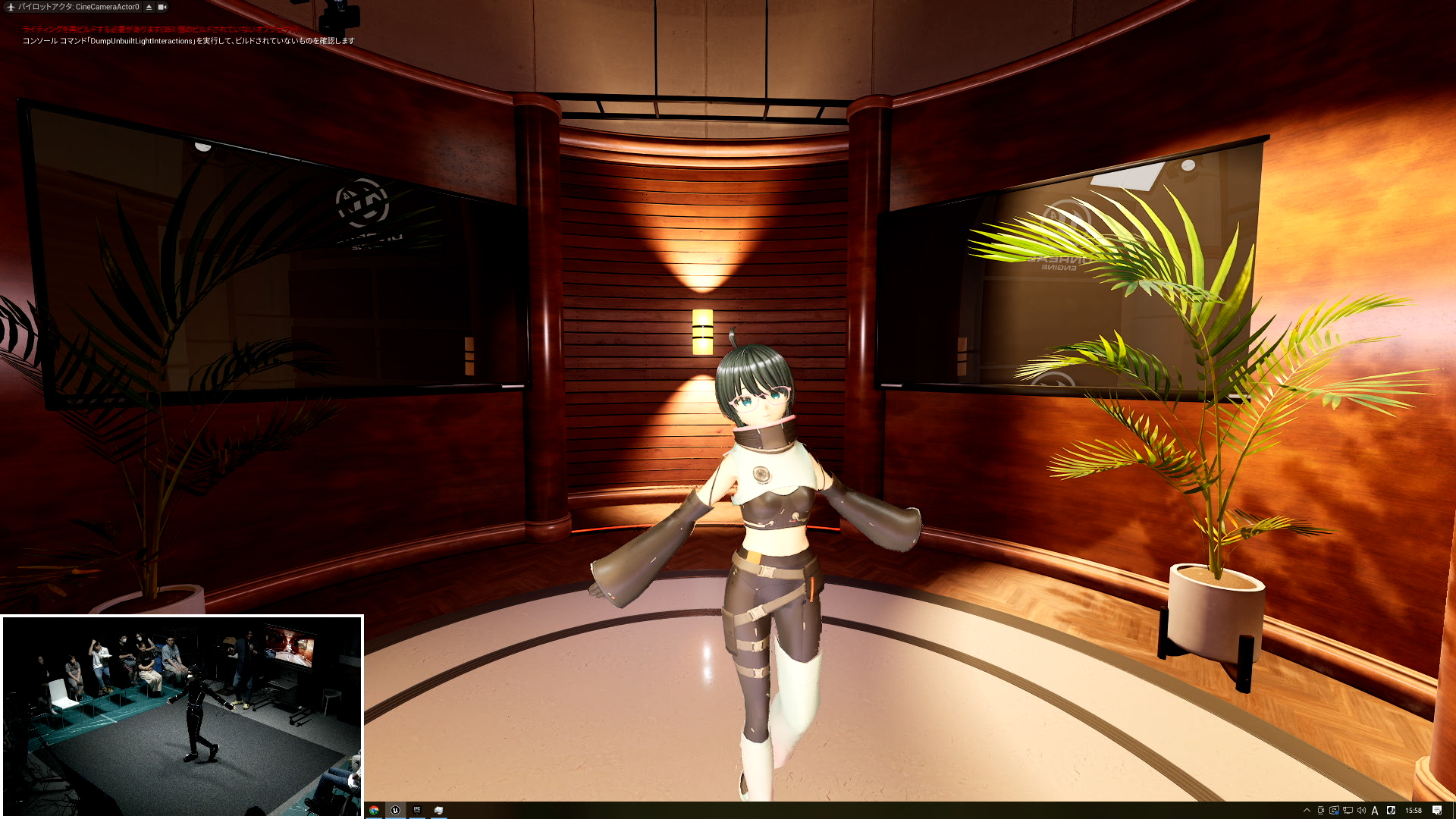Open the taskbar volume speaker icon
The height and width of the screenshot is (819, 1456).
[1361, 810]
